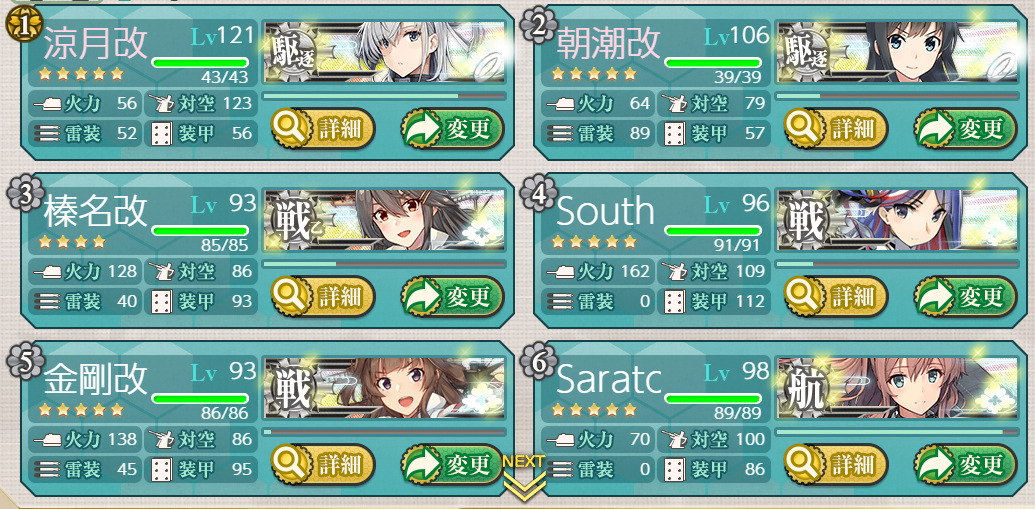The width and height of the screenshot is (1035, 509).
Task: Change the South battleship in slot 4
Action: pyautogui.click(x=964, y=296)
